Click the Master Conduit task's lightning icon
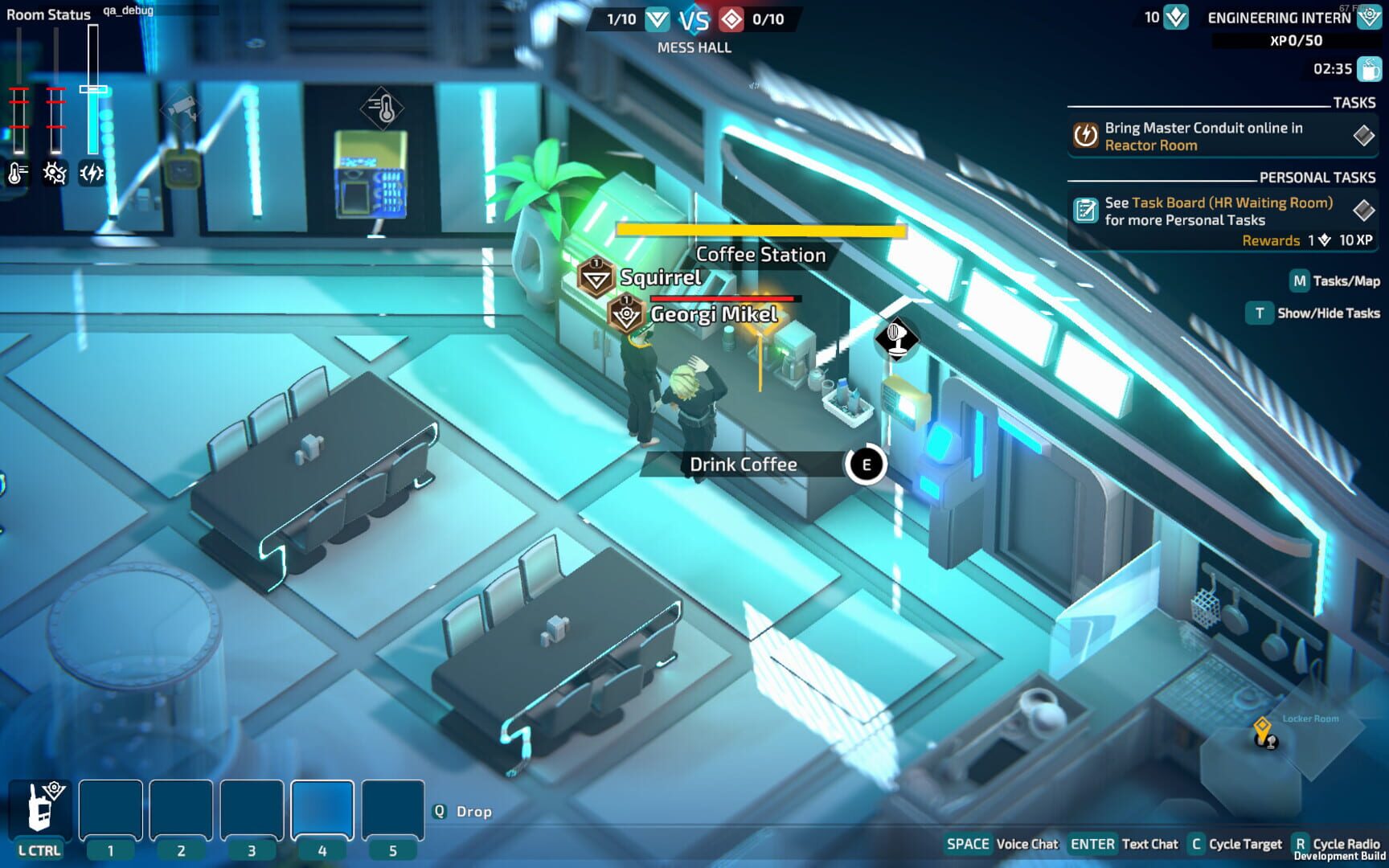This screenshot has width=1389, height=868. [x=1085, y=136]
